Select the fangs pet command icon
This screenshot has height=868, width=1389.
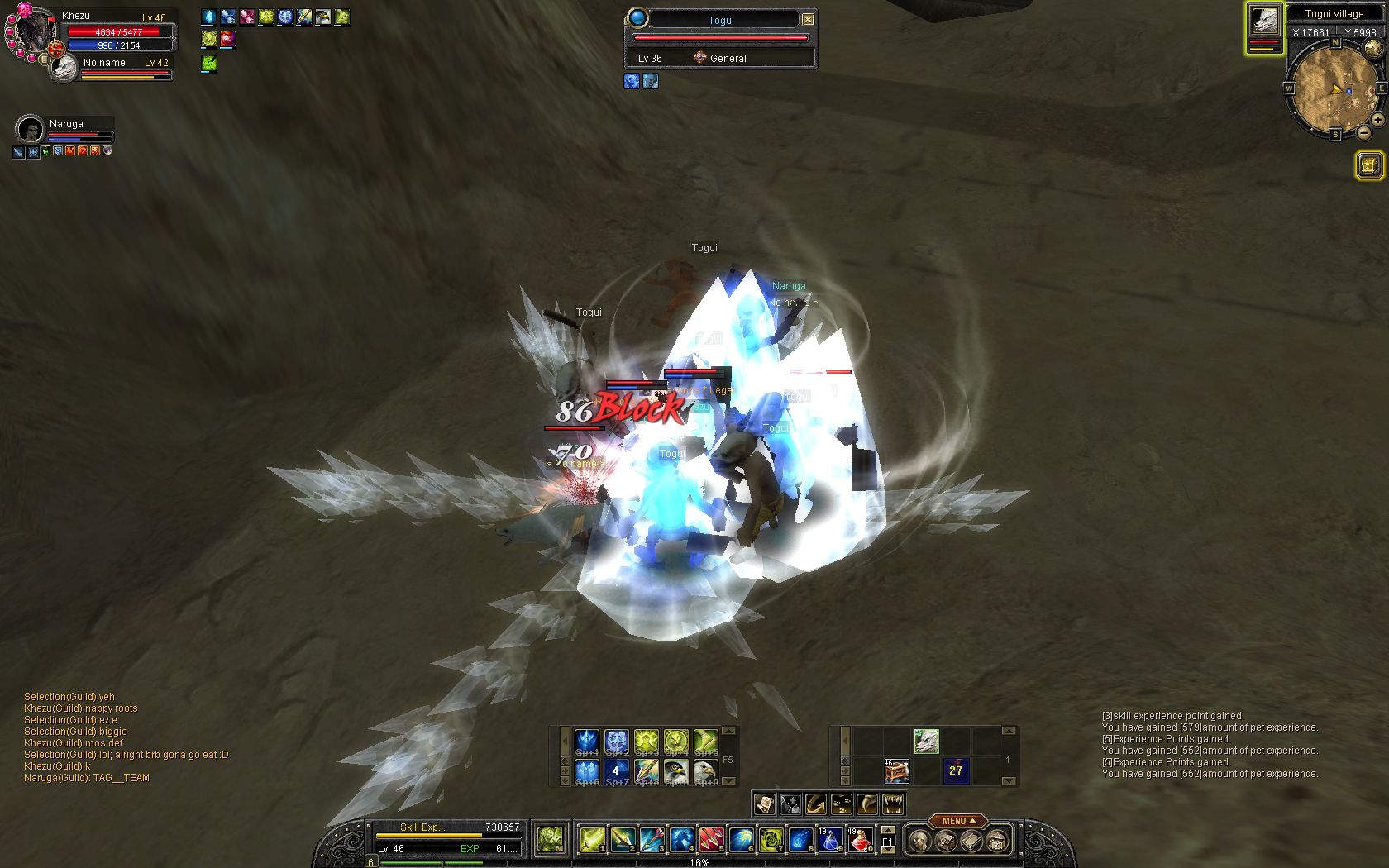[x=893, y=804]
